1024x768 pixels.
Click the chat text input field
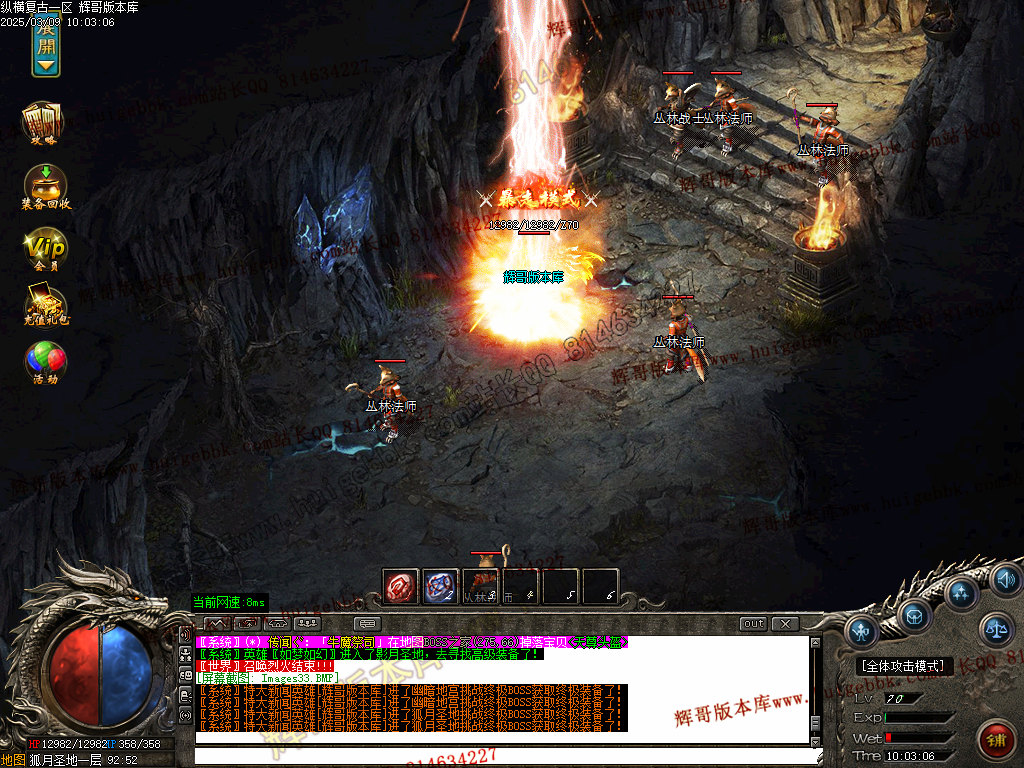(500, 756)
